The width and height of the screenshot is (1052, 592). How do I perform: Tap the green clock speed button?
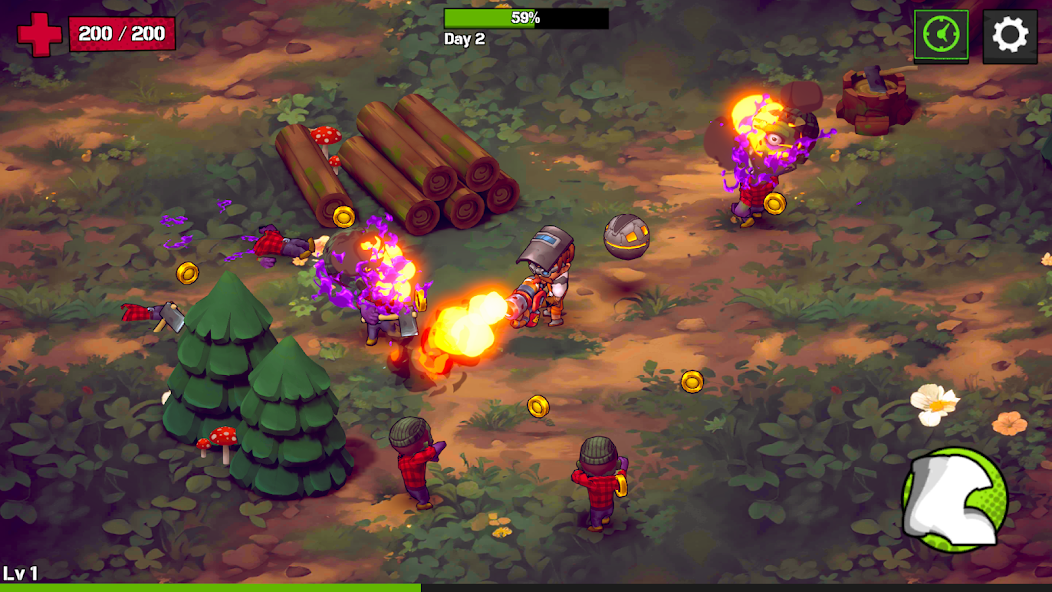pyautogui.click(x=941, y=36)
